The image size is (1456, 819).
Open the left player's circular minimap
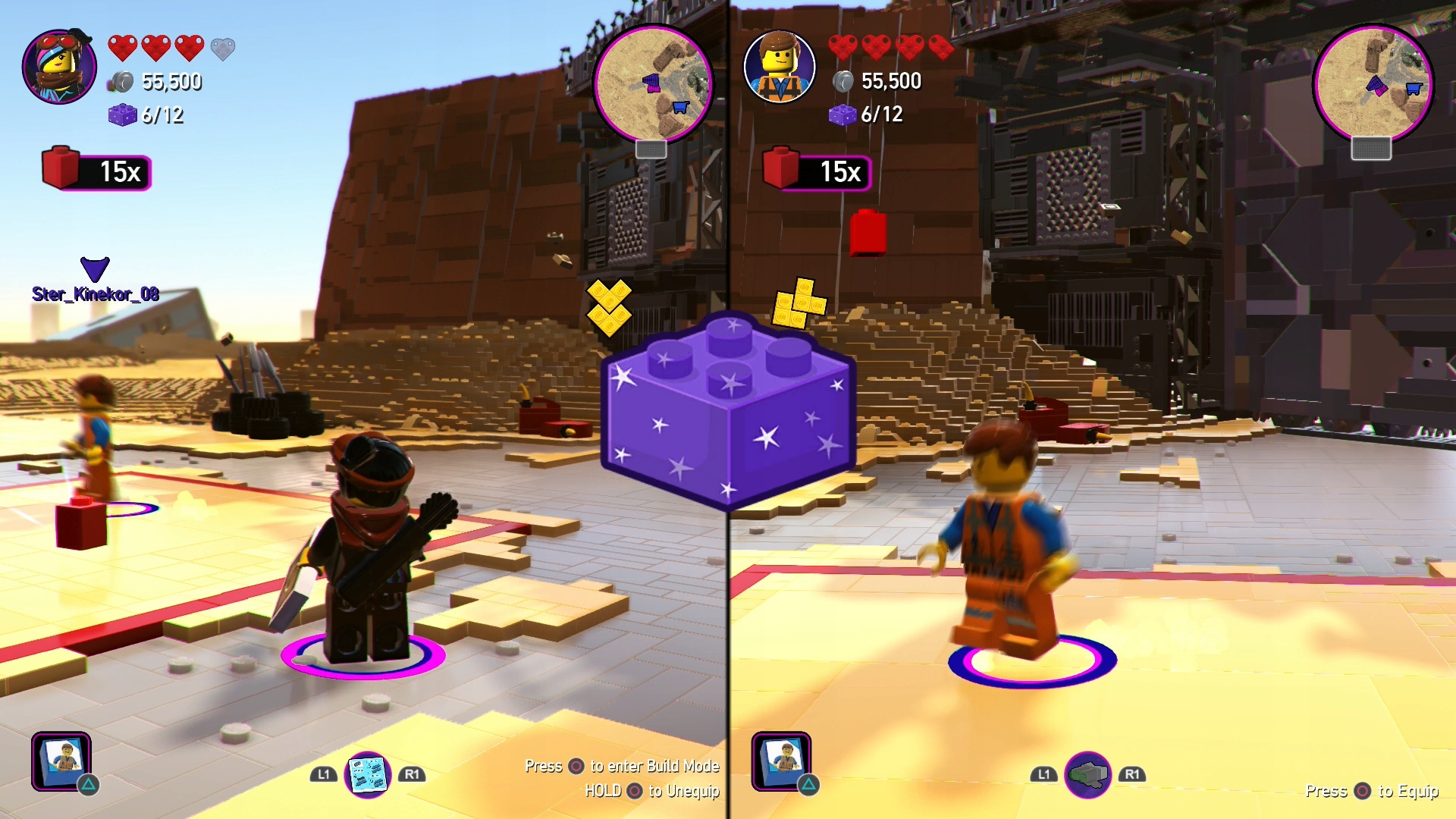click(x=653, y=83)
